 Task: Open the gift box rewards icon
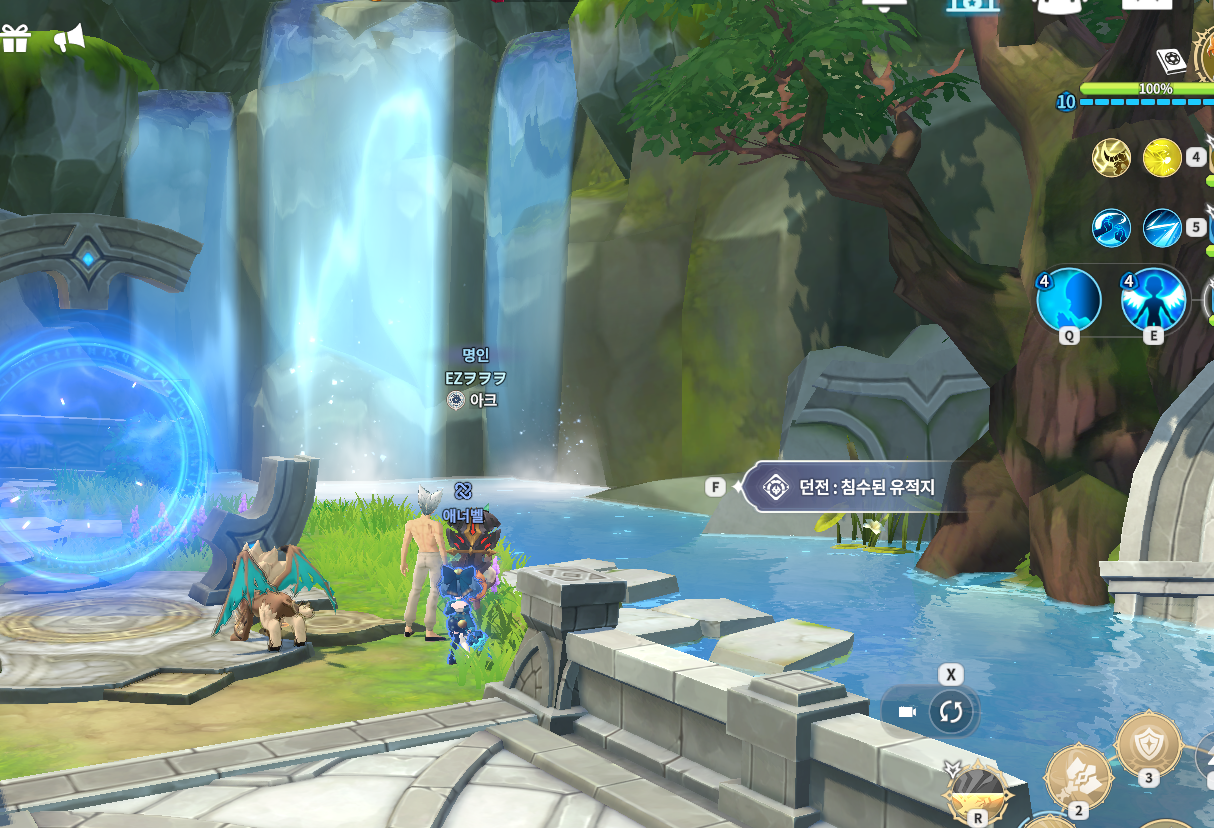pos(15,39)
